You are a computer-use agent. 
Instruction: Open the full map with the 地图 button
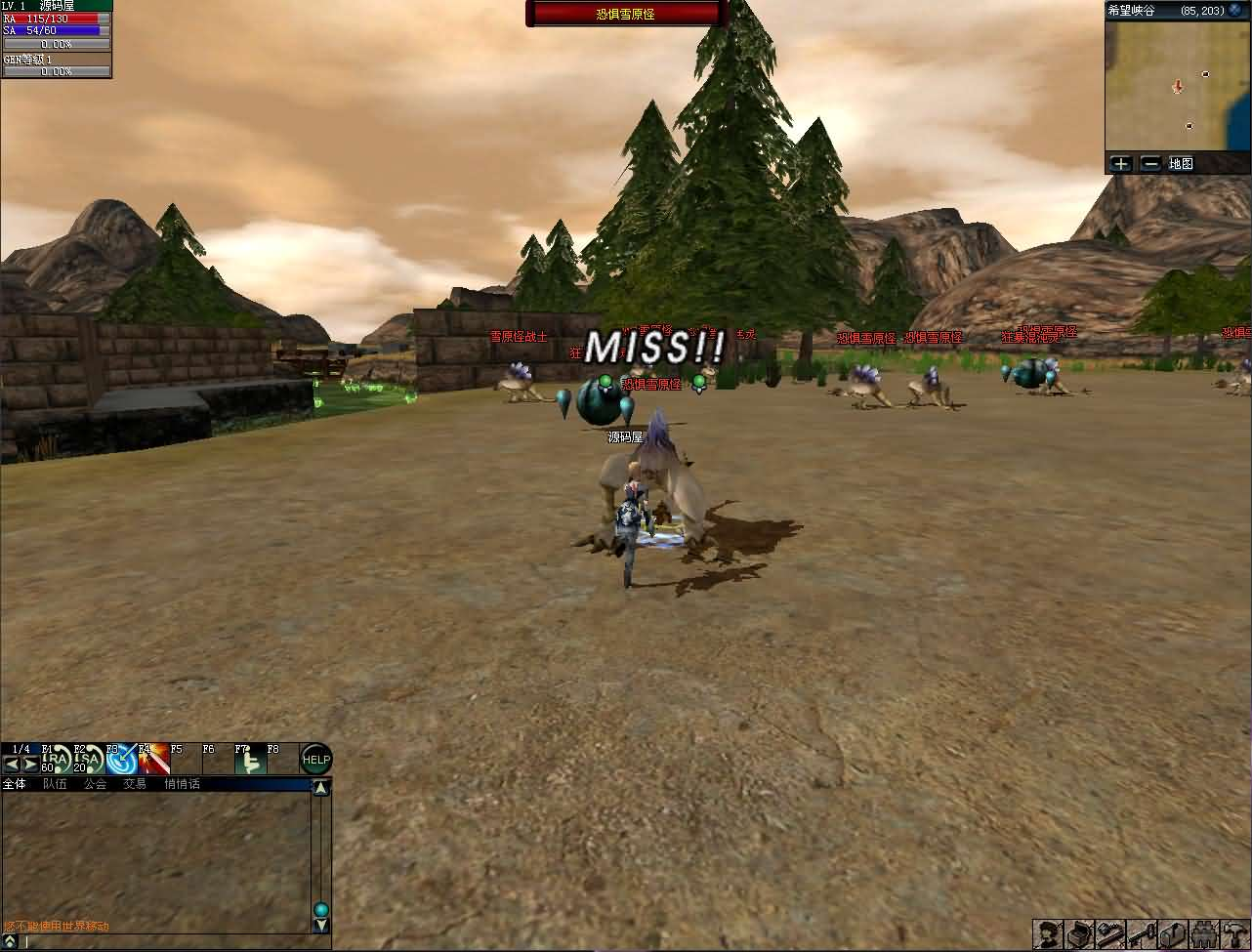point(1181,164)
